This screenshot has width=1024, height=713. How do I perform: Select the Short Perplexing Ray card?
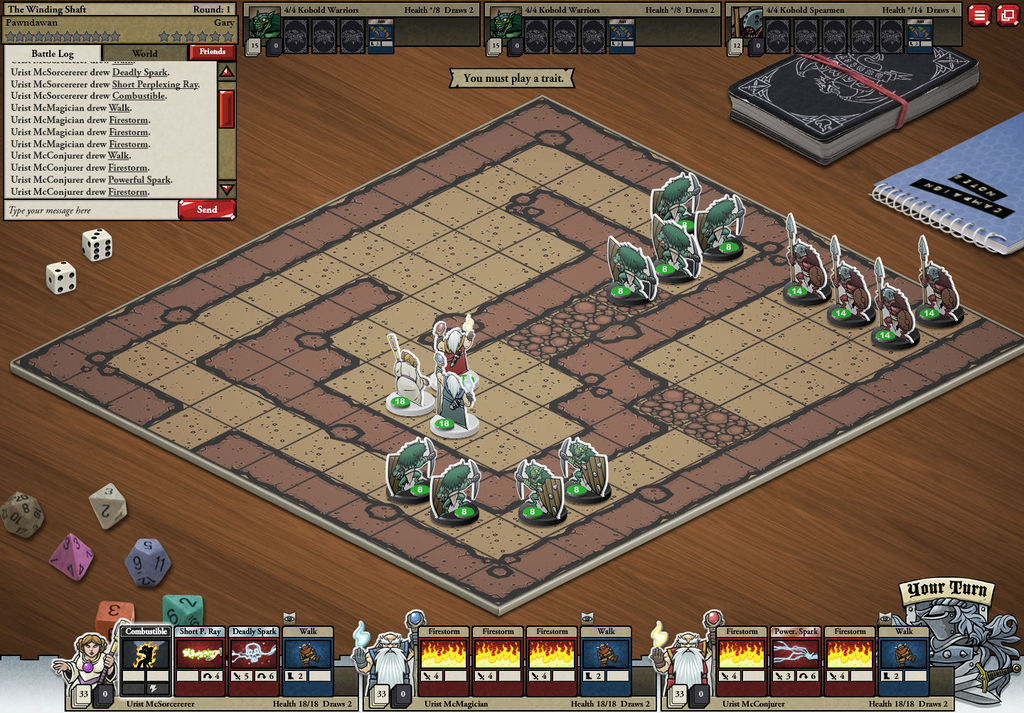pyautogui.click(x=200, y=660)
